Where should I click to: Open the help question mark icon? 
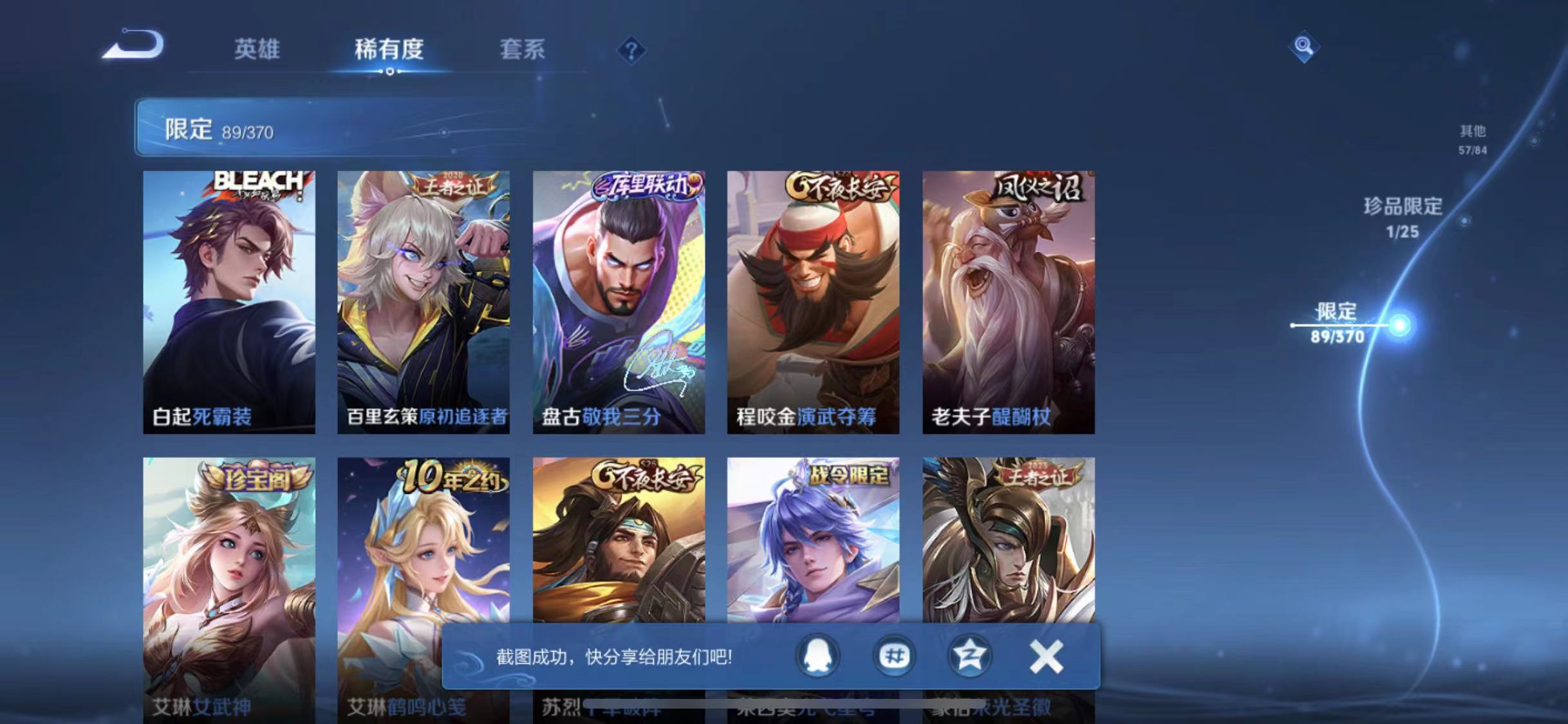tap(633, 50)
